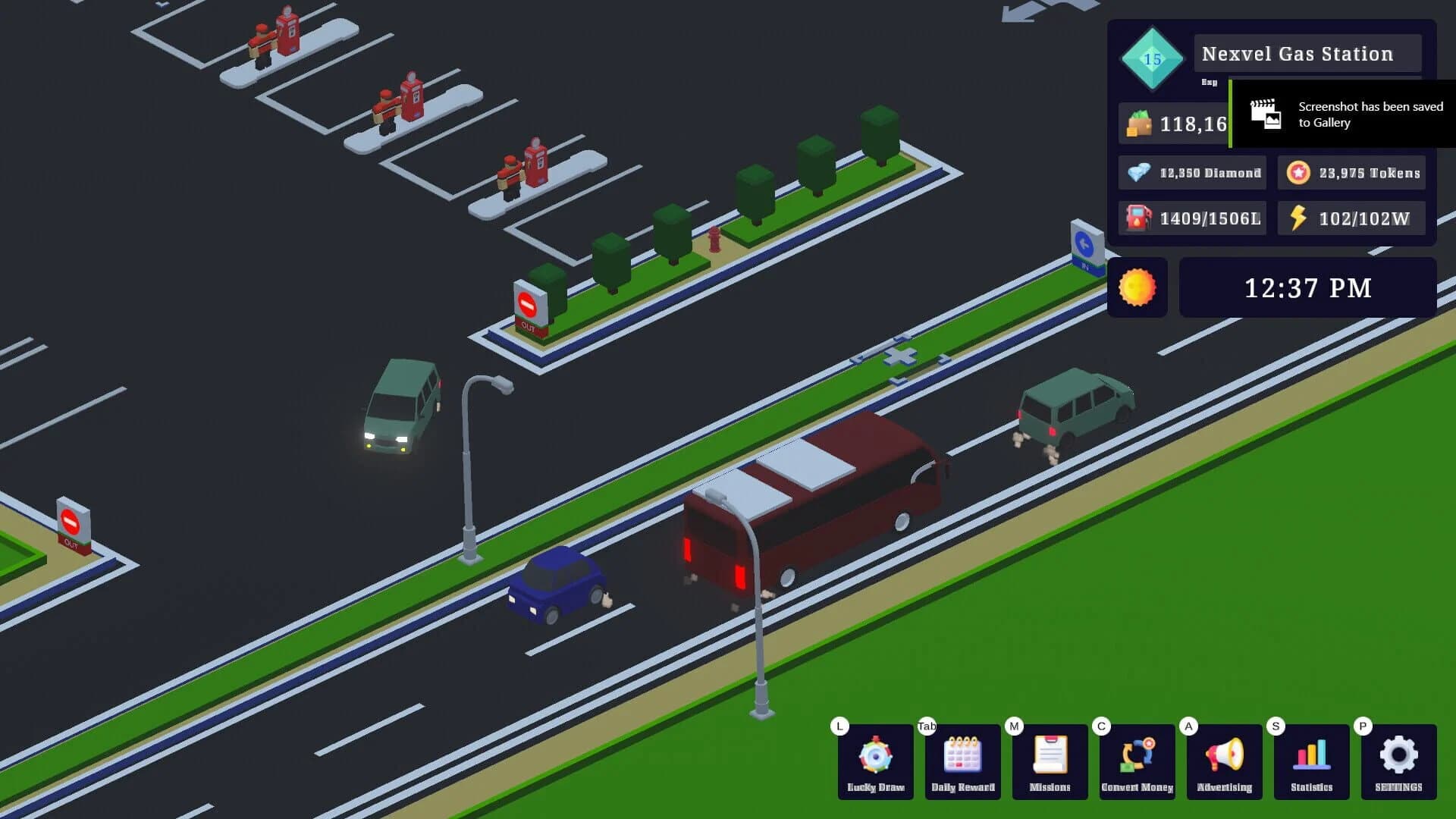Screen dimensions: 1456x819
Task: Click the weather sun icon
Action: [1137, 288]
